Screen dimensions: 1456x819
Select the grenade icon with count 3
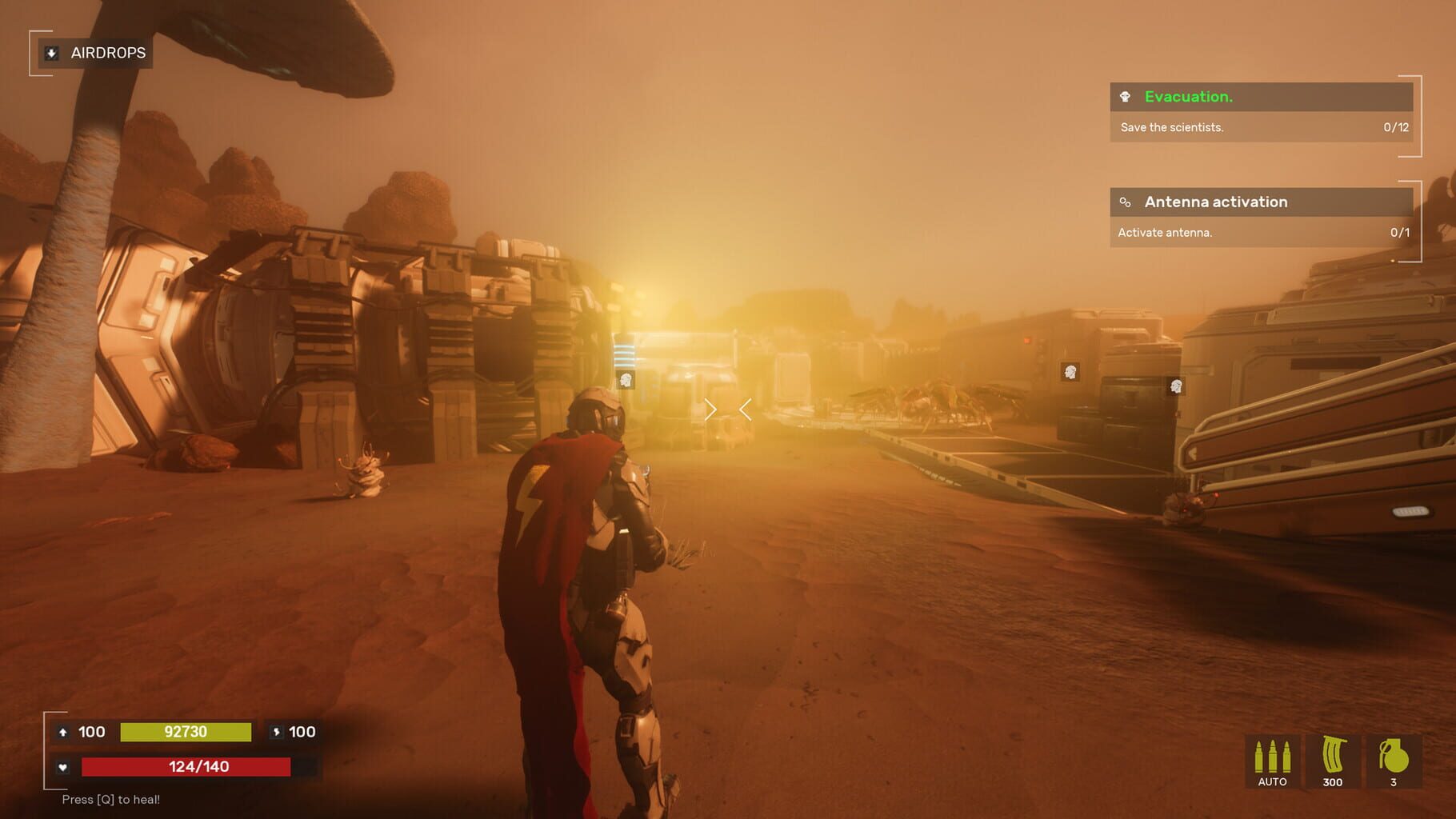(x=1395, y=756)
